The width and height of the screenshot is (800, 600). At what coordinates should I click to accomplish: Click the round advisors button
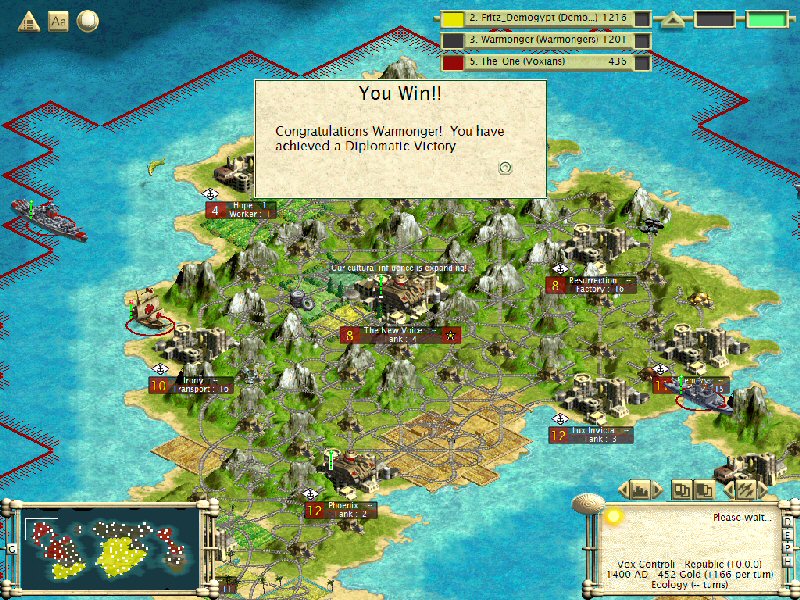click(x=88, y=20)
